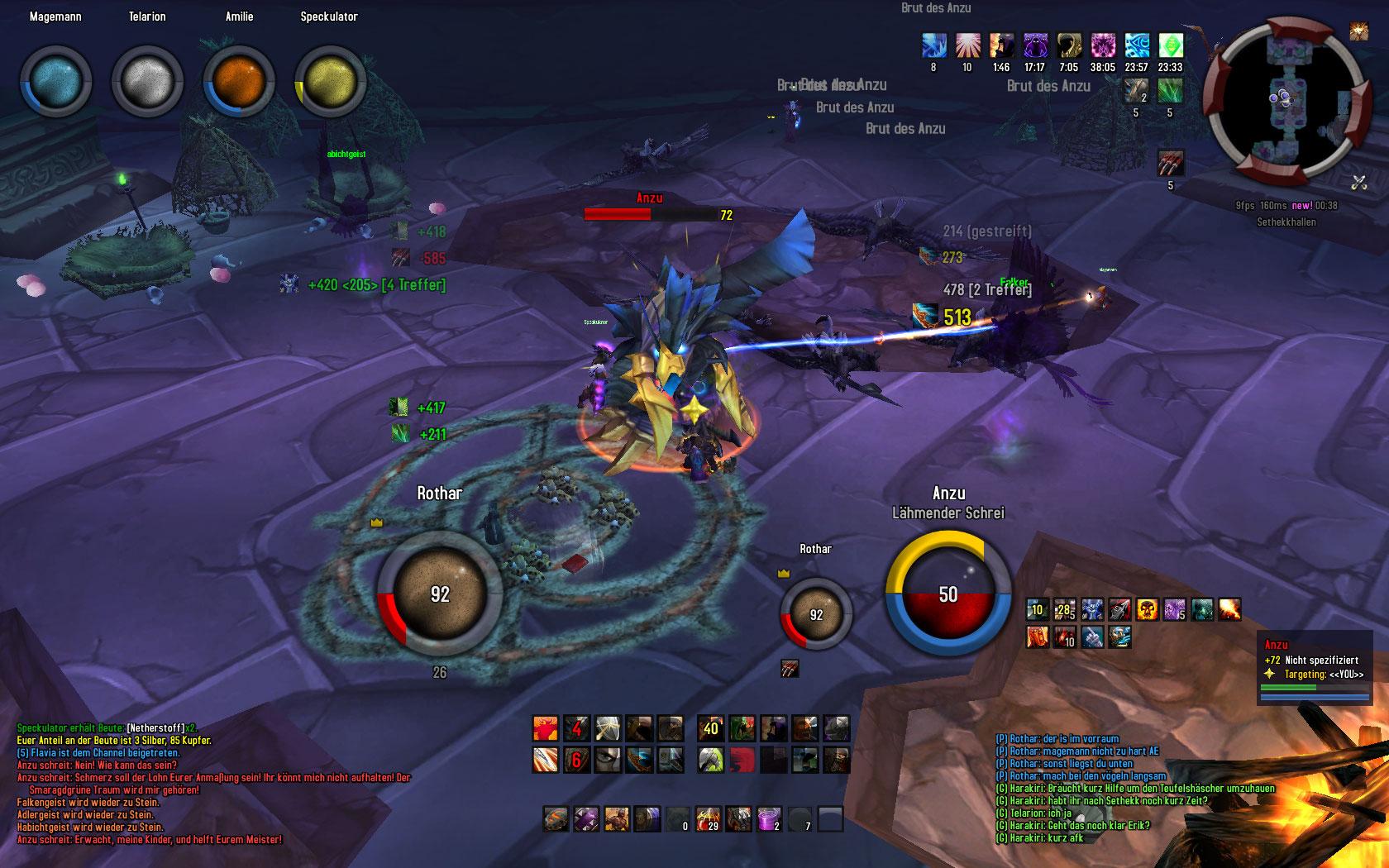Click the flaming skull debuff on Anzu

coord(1147,610)
